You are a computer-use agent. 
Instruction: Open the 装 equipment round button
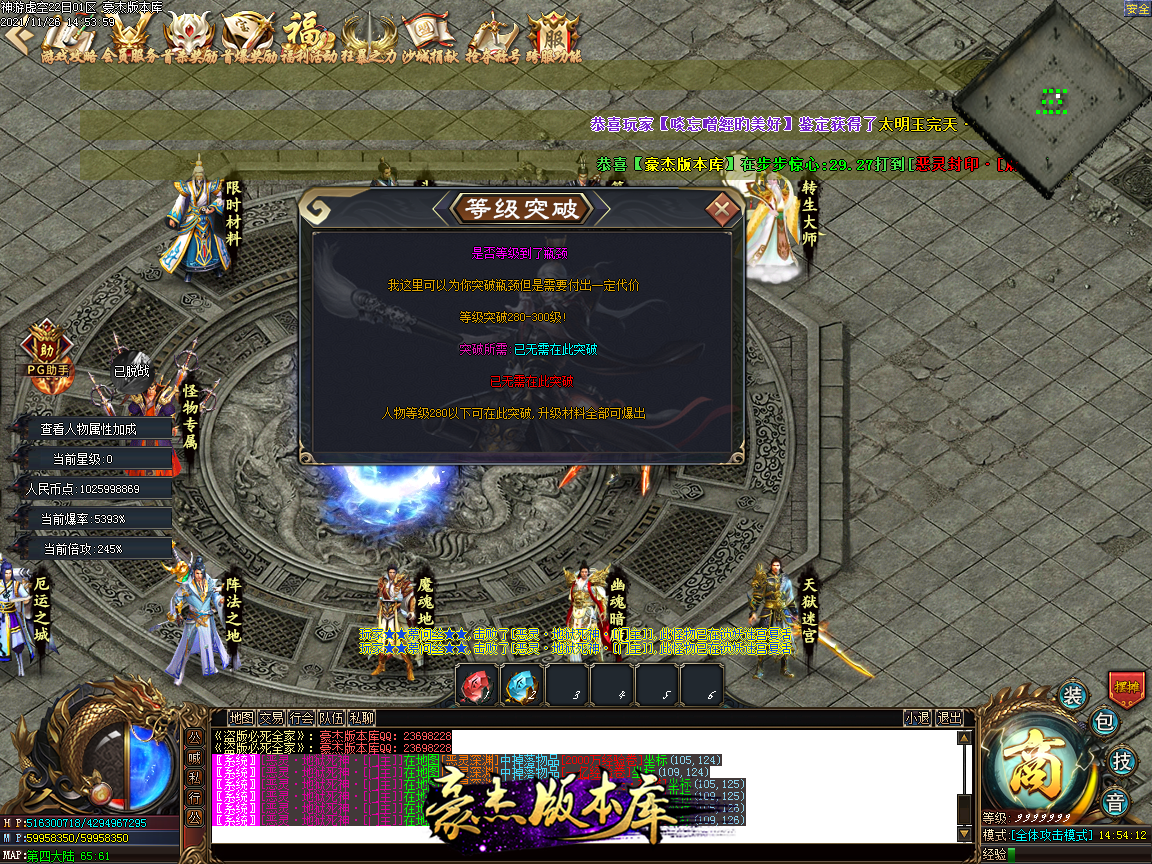[x=1072, y=696]
